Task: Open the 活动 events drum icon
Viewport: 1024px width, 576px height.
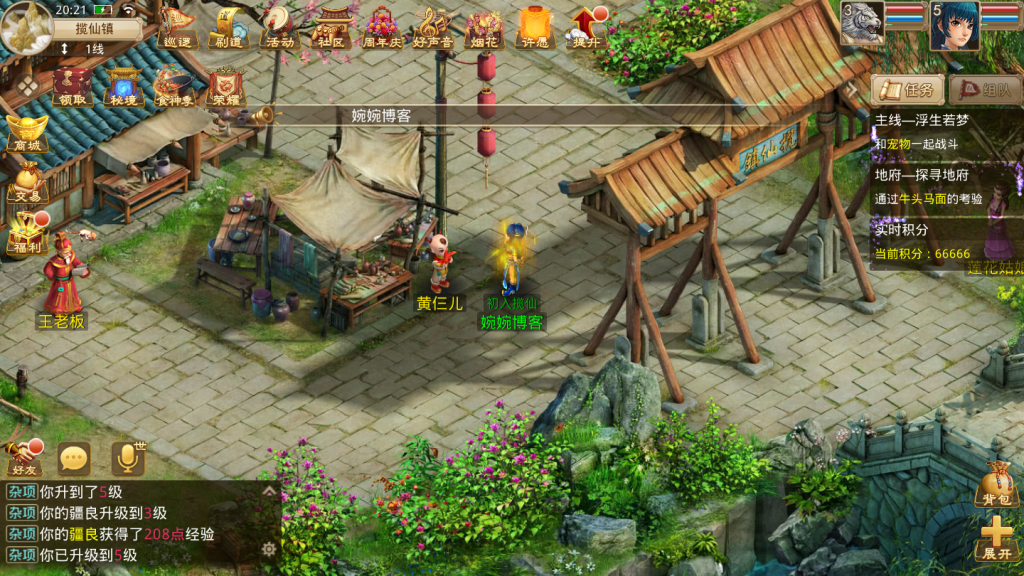Action: (x=277, y=26)
